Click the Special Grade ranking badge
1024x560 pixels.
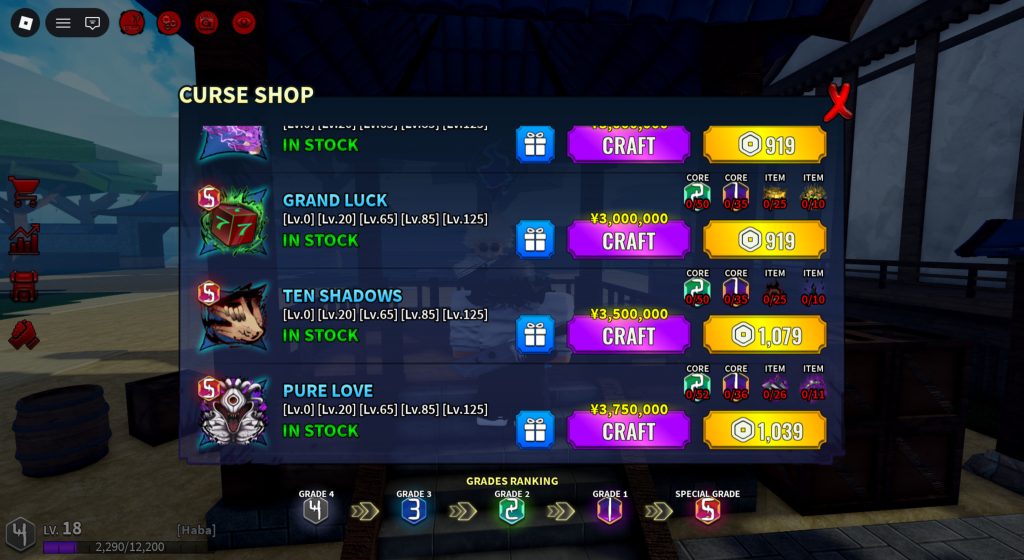[x=707, y=510]
